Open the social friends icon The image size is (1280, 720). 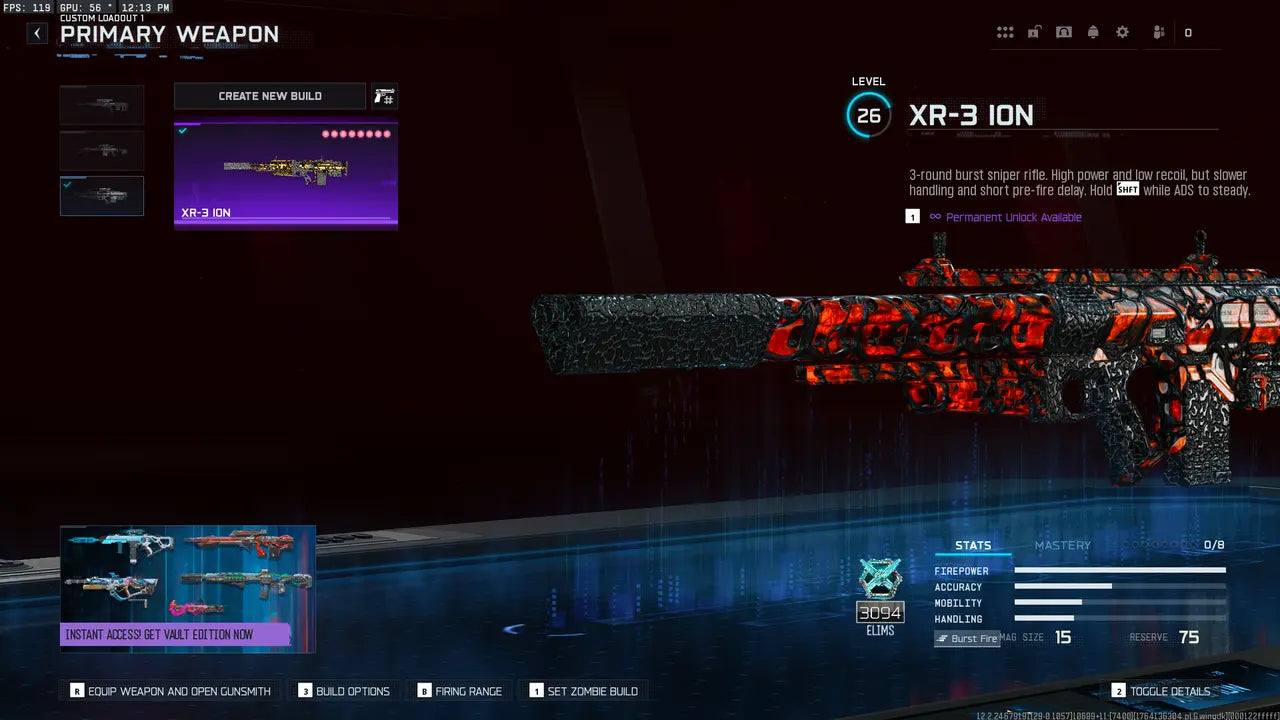1159,33
